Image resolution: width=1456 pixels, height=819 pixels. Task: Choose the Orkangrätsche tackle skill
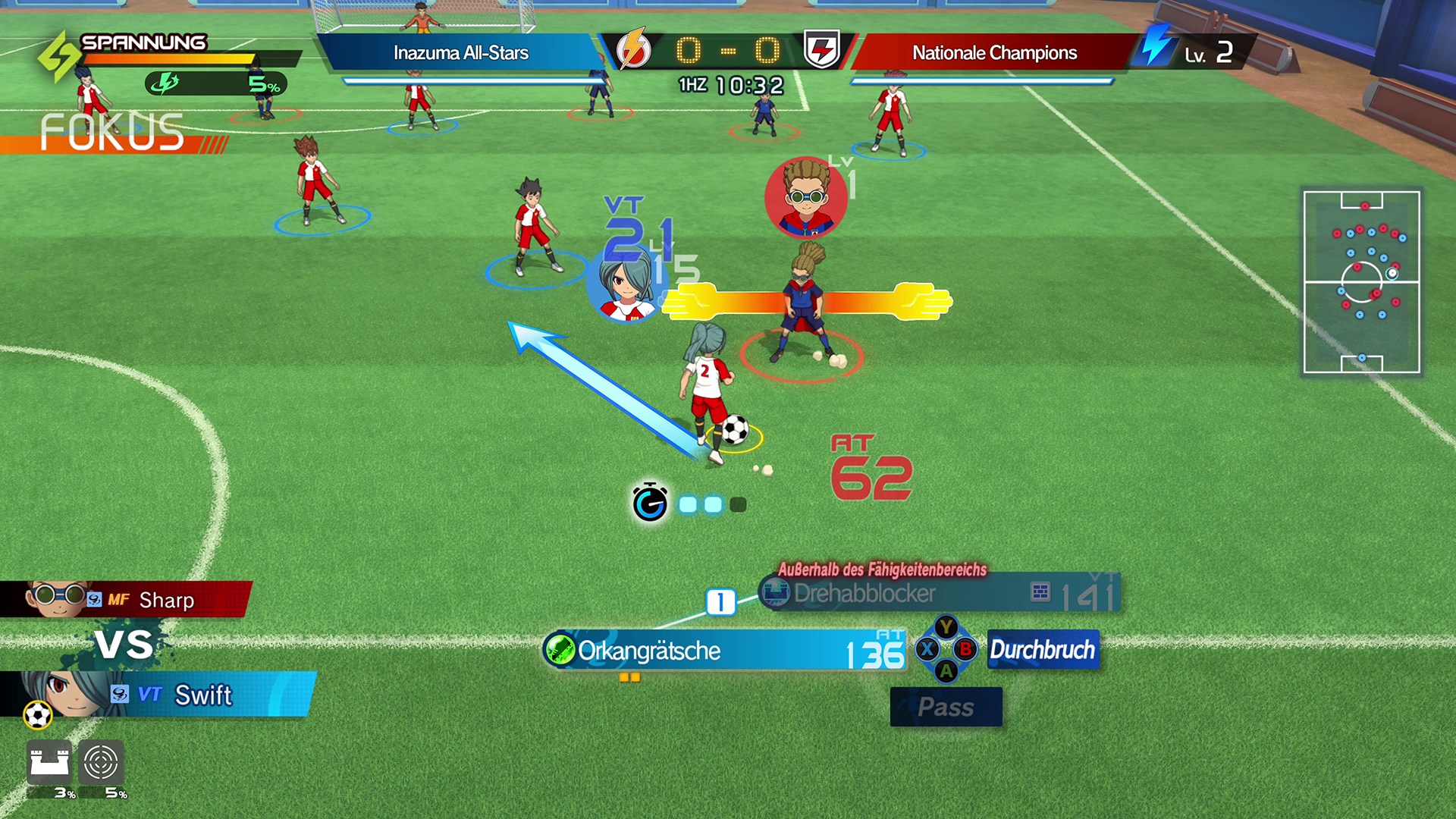(x=724, y=651)
